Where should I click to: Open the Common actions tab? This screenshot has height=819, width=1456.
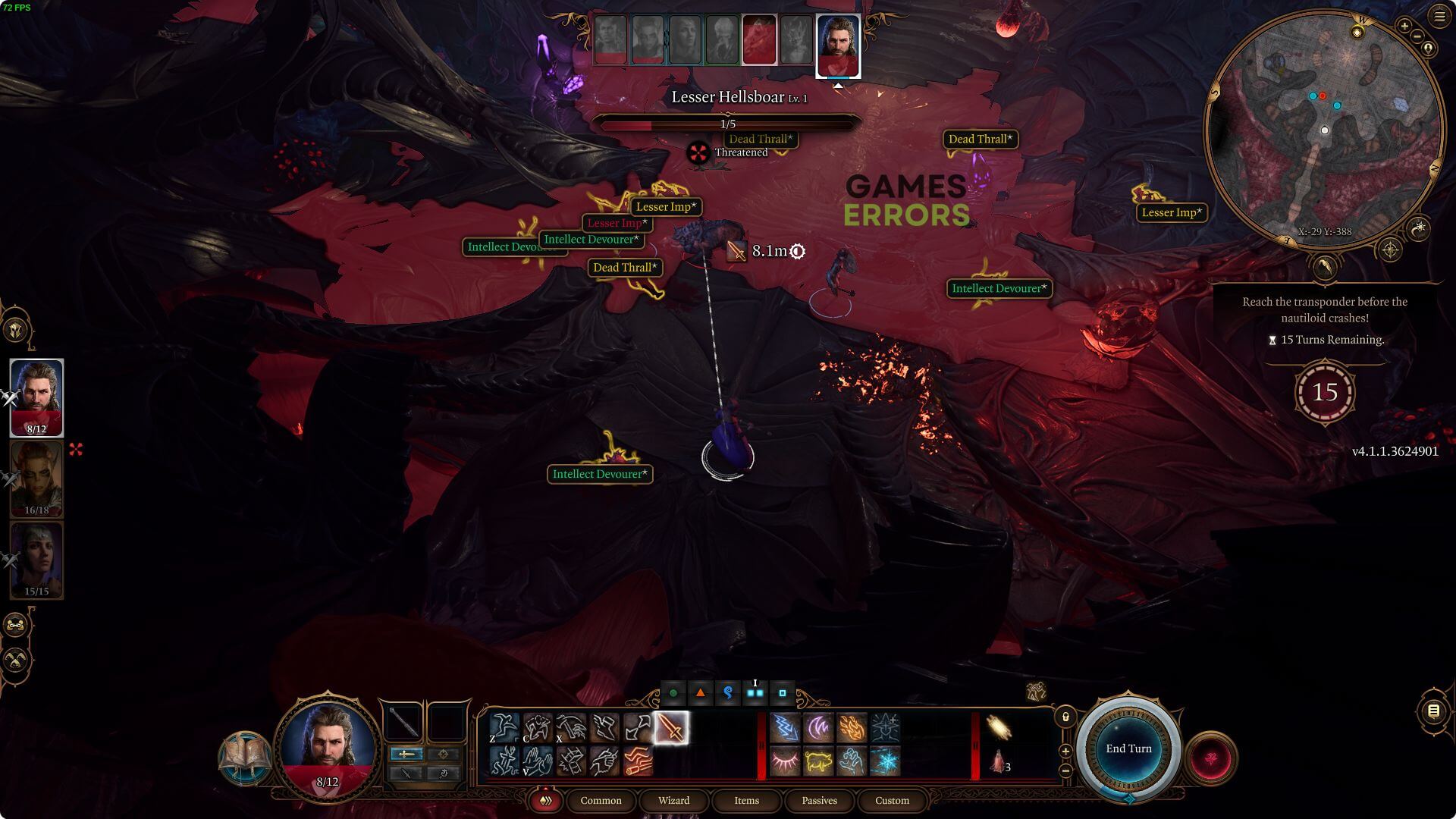click(601, 801)
